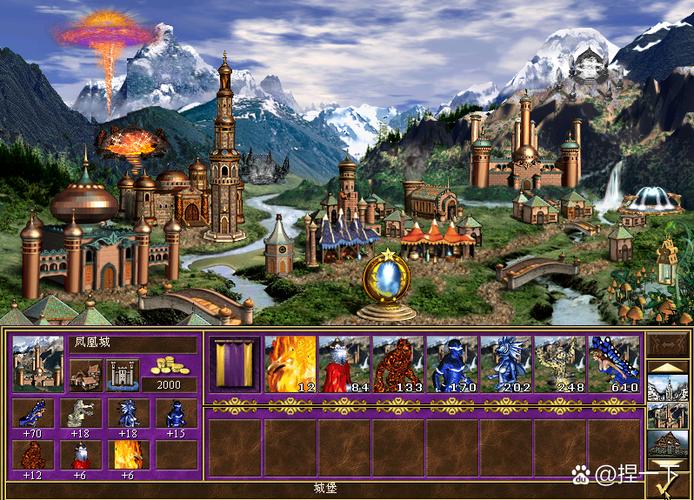Choose the pale elemental stack of 248
The height and width of the screenshot is (500, 694).
561,364
